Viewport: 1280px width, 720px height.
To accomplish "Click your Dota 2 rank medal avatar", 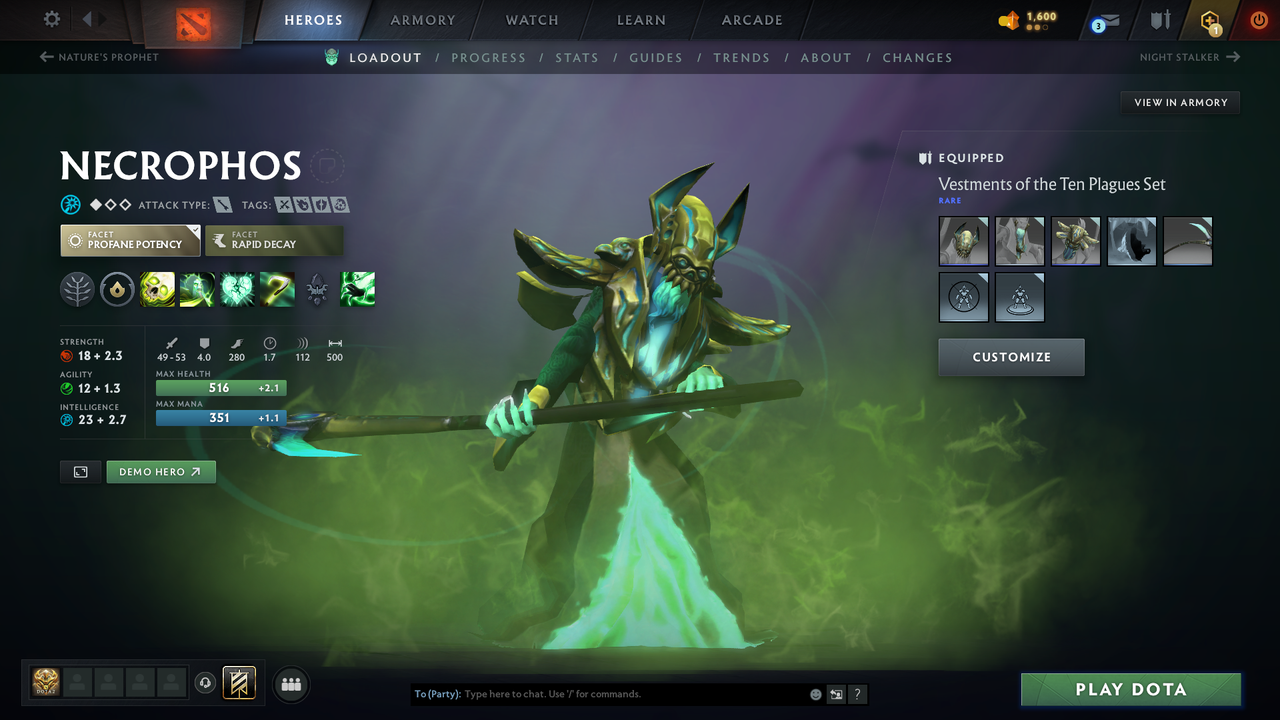I will (45, 683).
